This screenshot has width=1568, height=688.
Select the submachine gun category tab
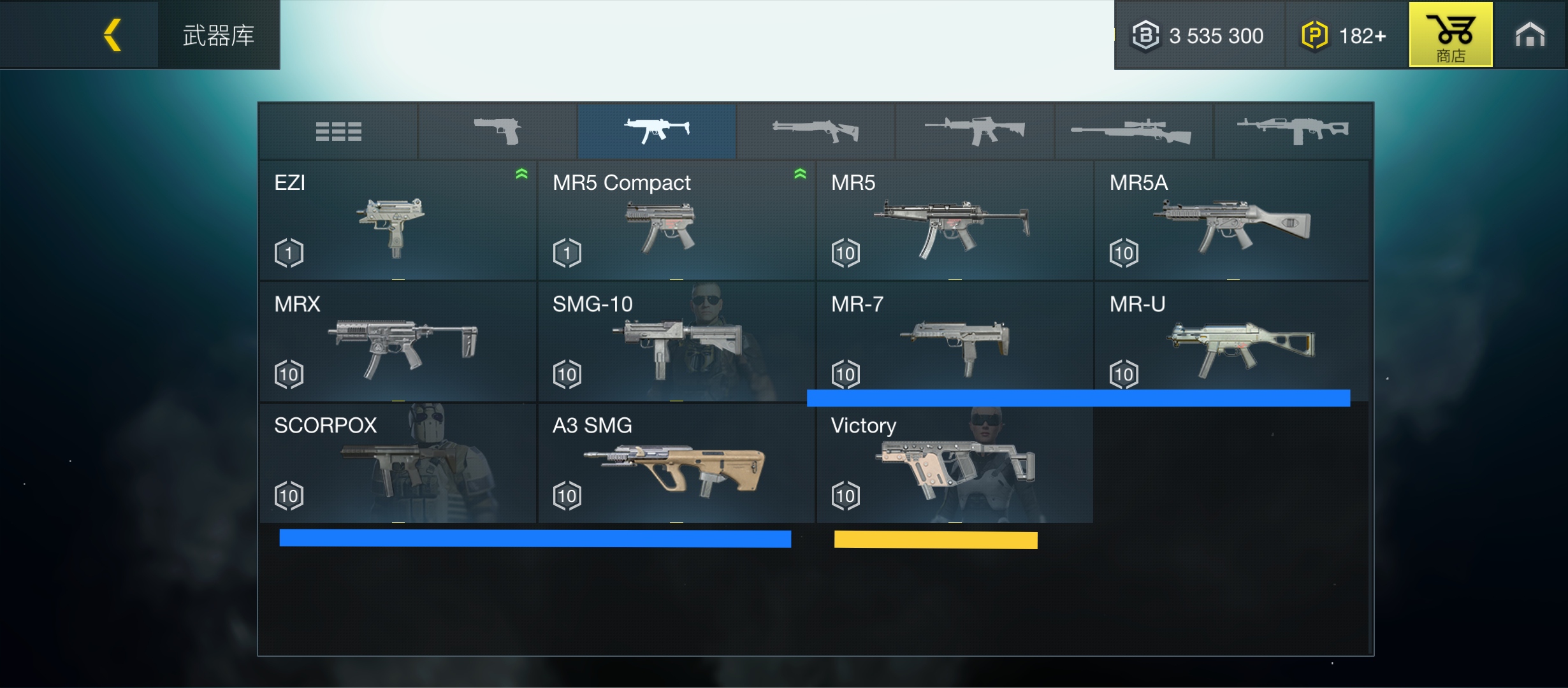click(657, 131)
